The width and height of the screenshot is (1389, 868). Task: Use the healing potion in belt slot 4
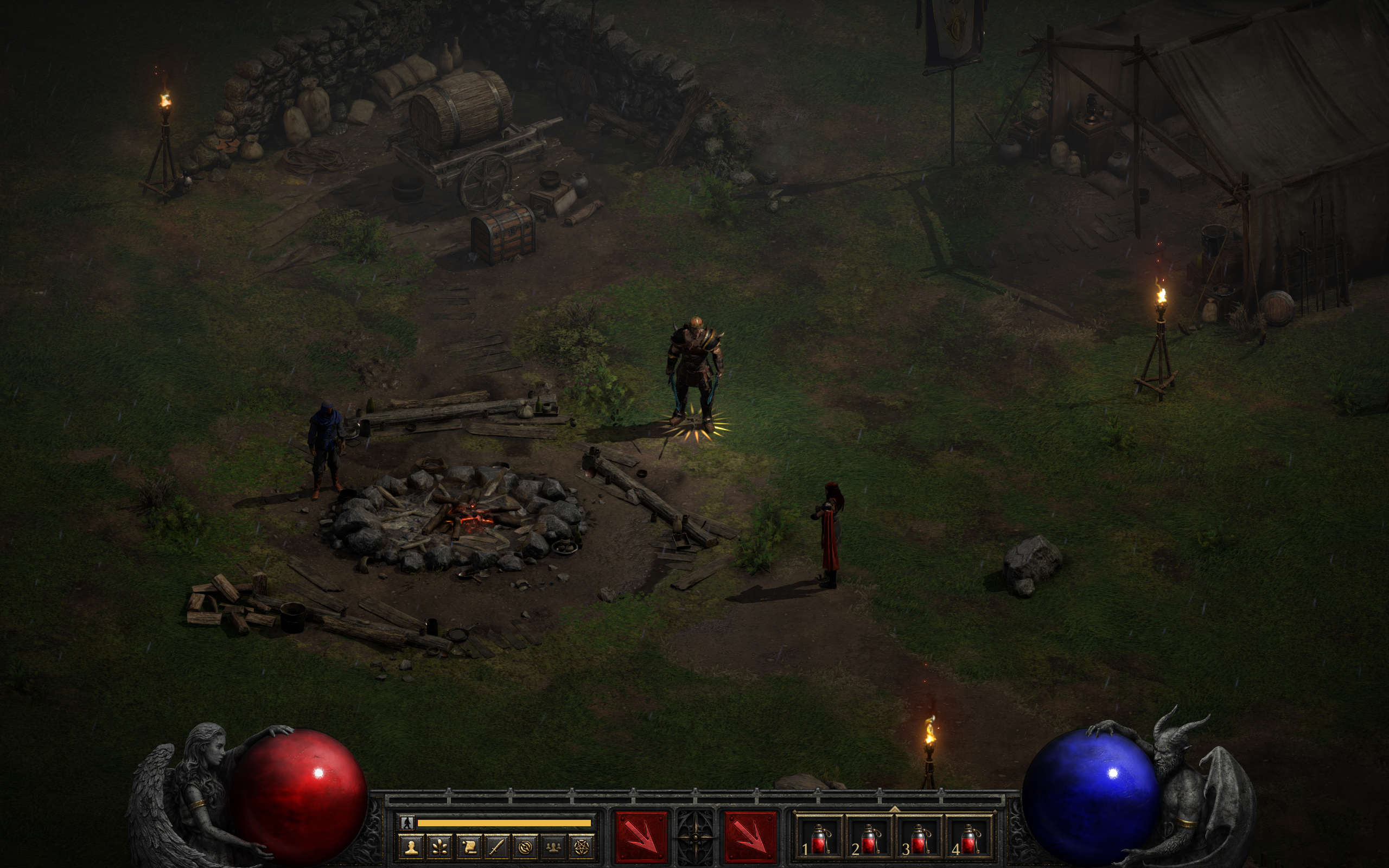(970, 838)
